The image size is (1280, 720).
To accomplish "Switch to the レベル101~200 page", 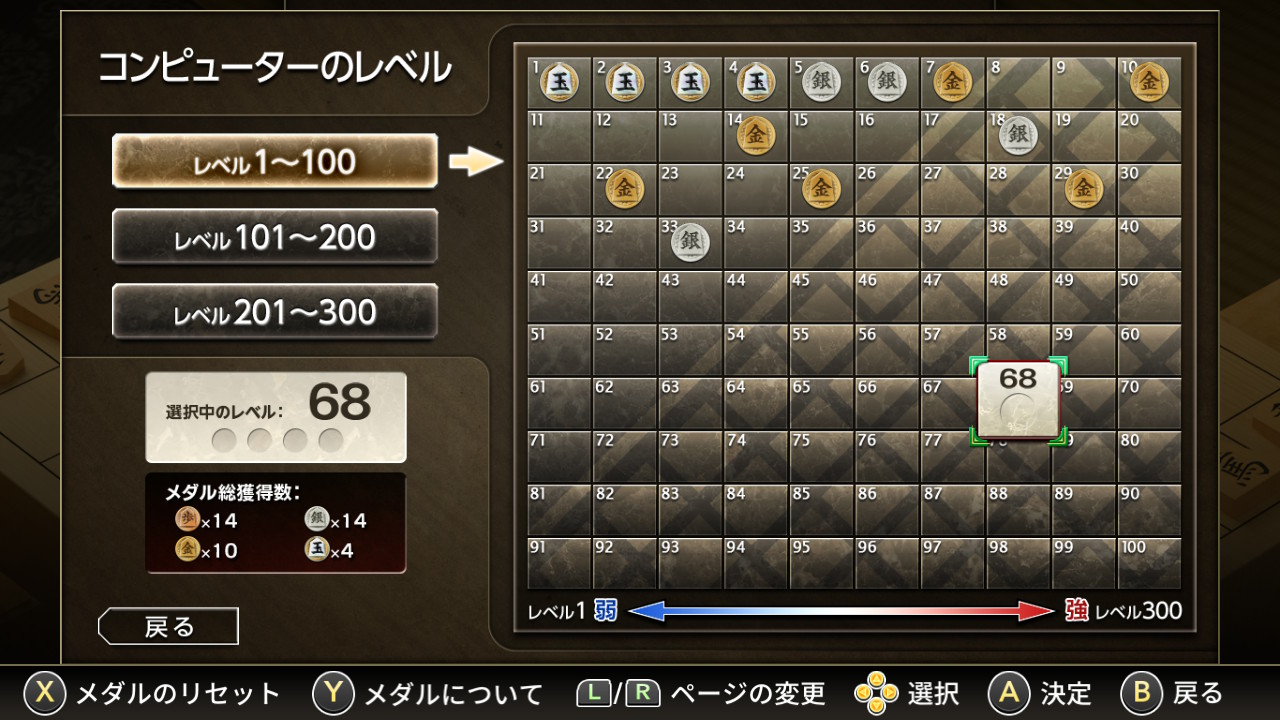I will click(275, 237).
